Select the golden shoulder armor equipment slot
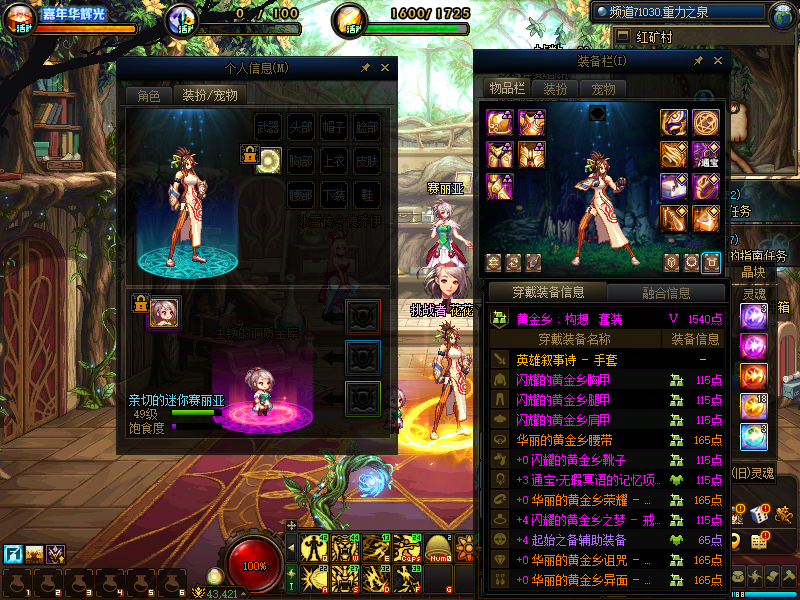The width and height of the screenshot is (800, 600). click(x=499, y=122)
